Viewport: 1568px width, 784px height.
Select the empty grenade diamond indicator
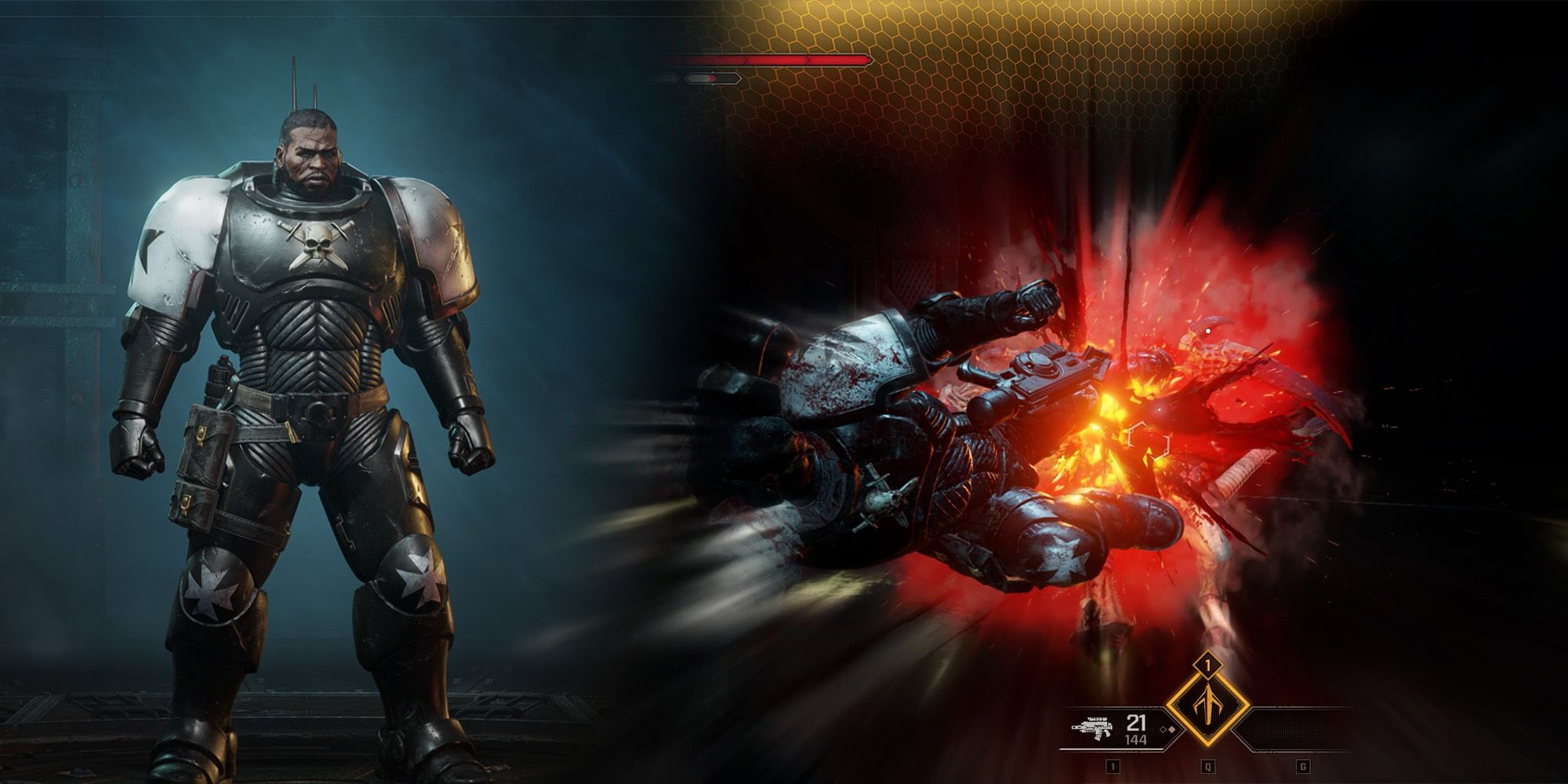coord(1163,730)
